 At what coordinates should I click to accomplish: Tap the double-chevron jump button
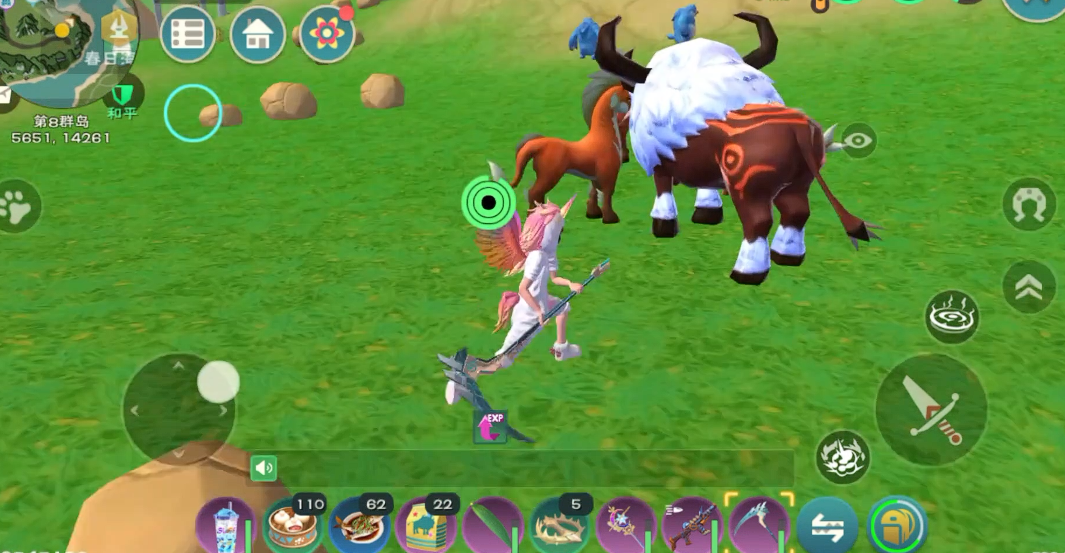click(1029, 287)
